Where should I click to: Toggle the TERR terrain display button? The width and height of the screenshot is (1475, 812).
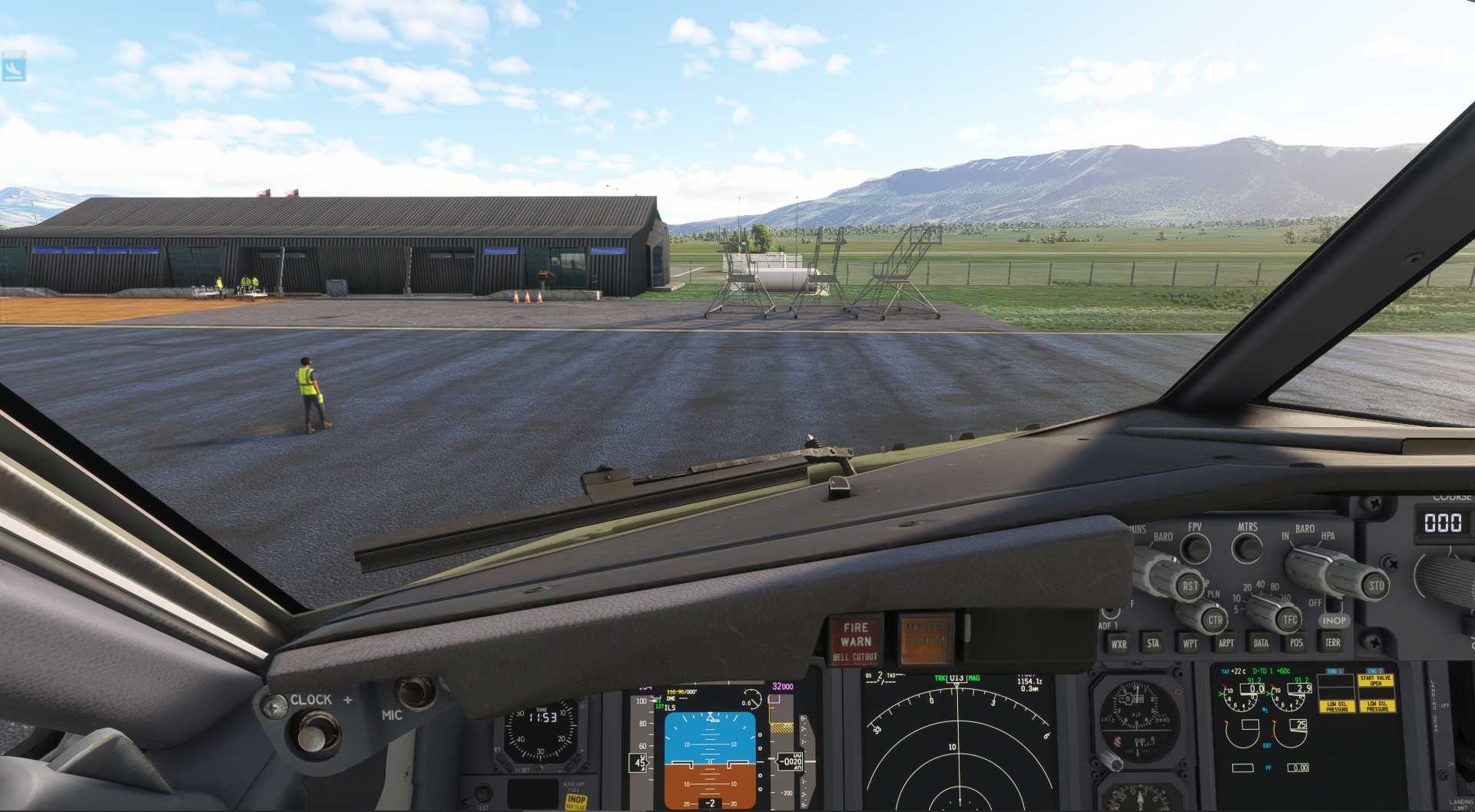coord(1333,643)
